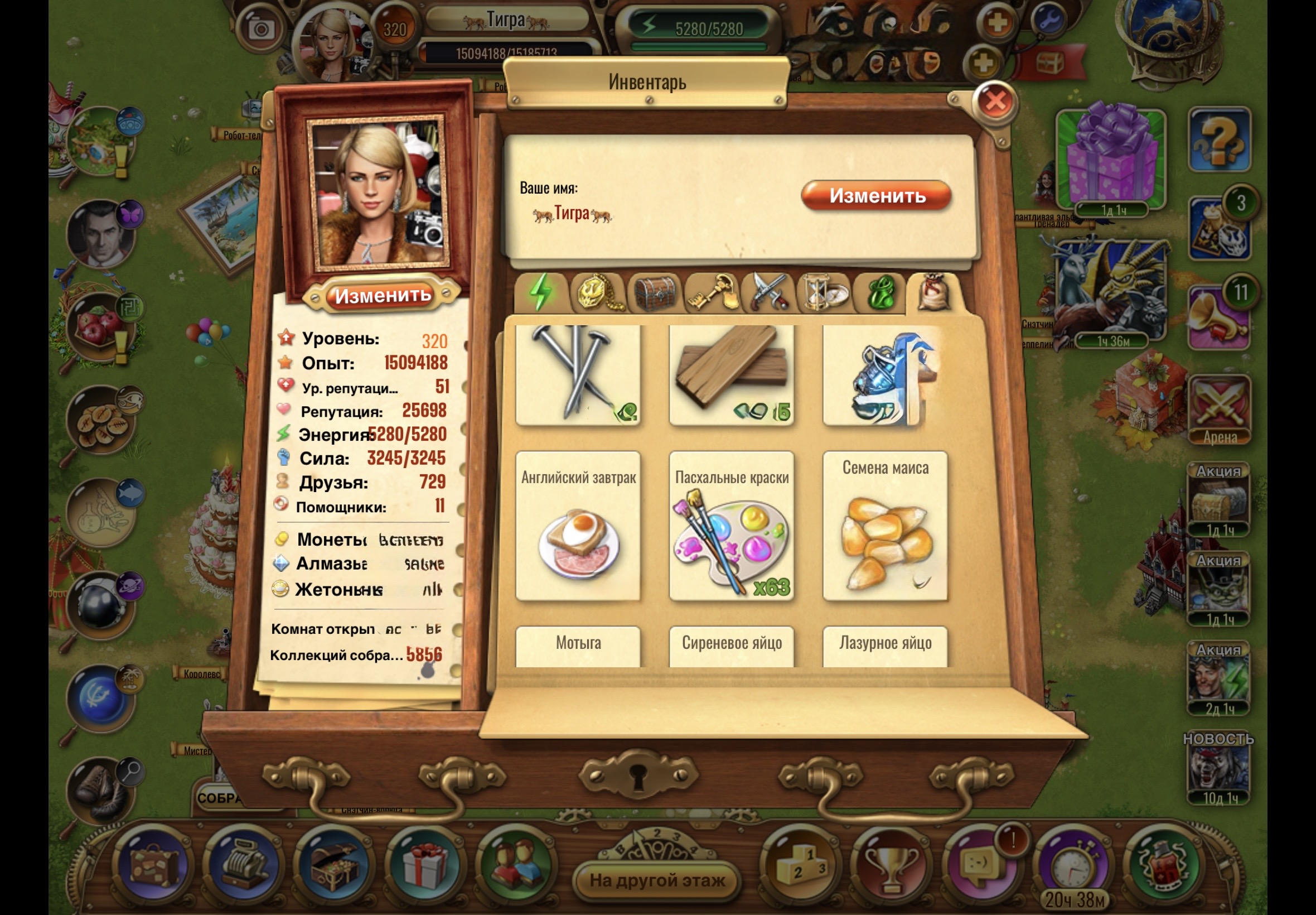The image size is (1316, 915).
Task: Open the Арена crossed swords icon
Action: coord(1220,410)
